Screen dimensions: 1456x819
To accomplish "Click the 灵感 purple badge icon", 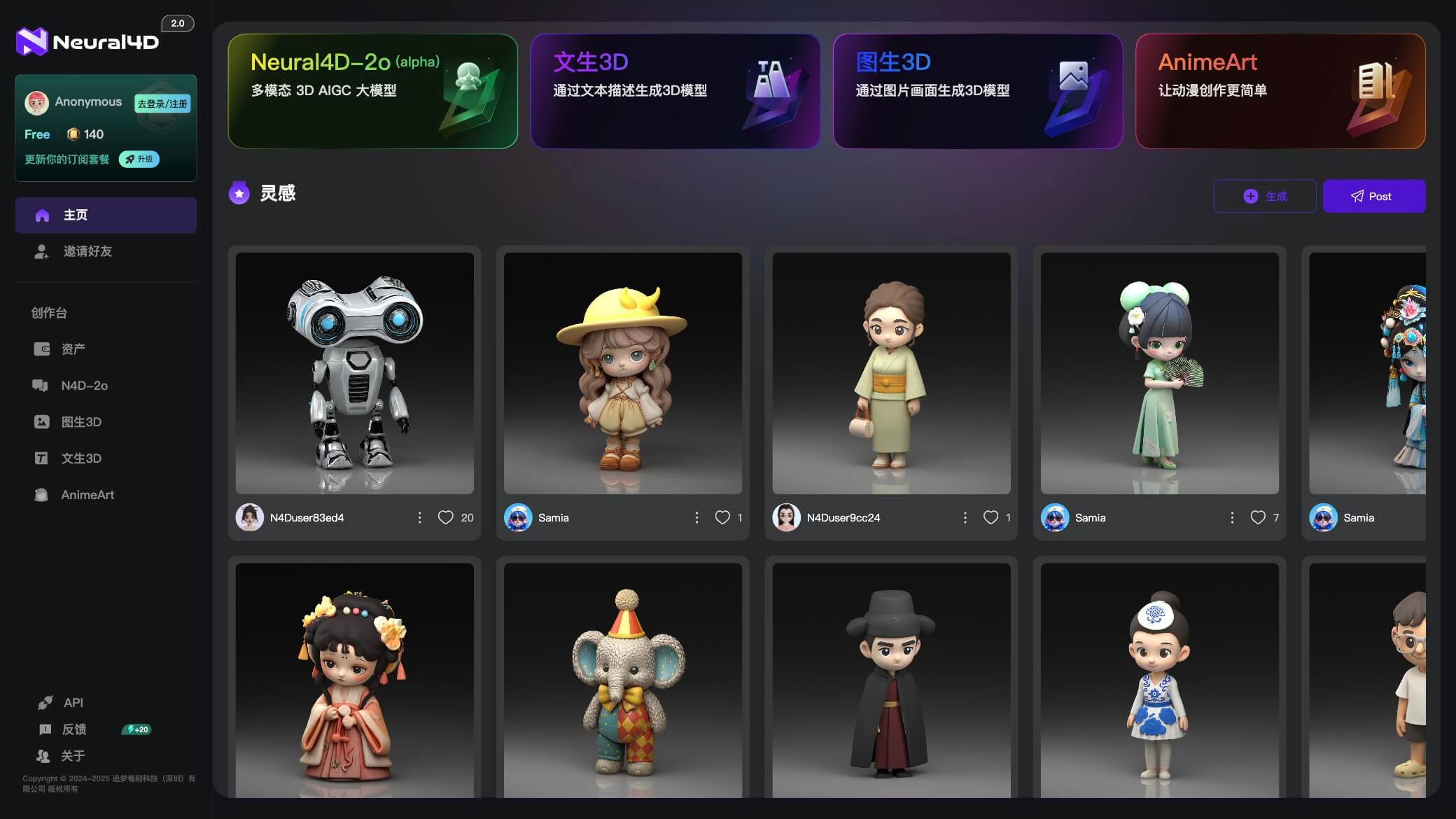I will pos(239,193).
